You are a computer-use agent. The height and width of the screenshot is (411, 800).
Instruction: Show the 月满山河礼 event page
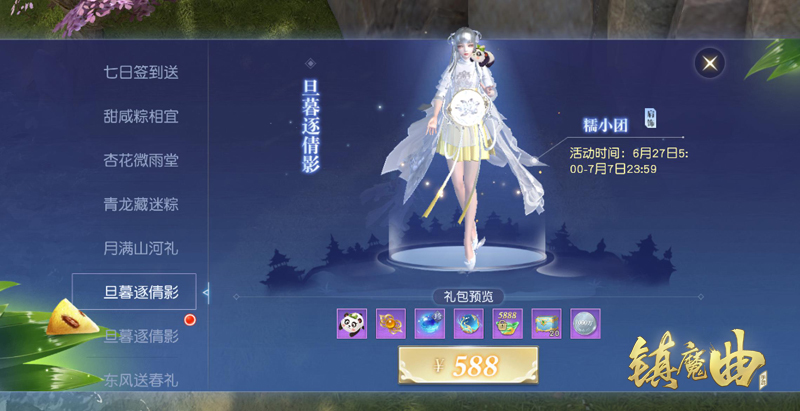(141, 247)
